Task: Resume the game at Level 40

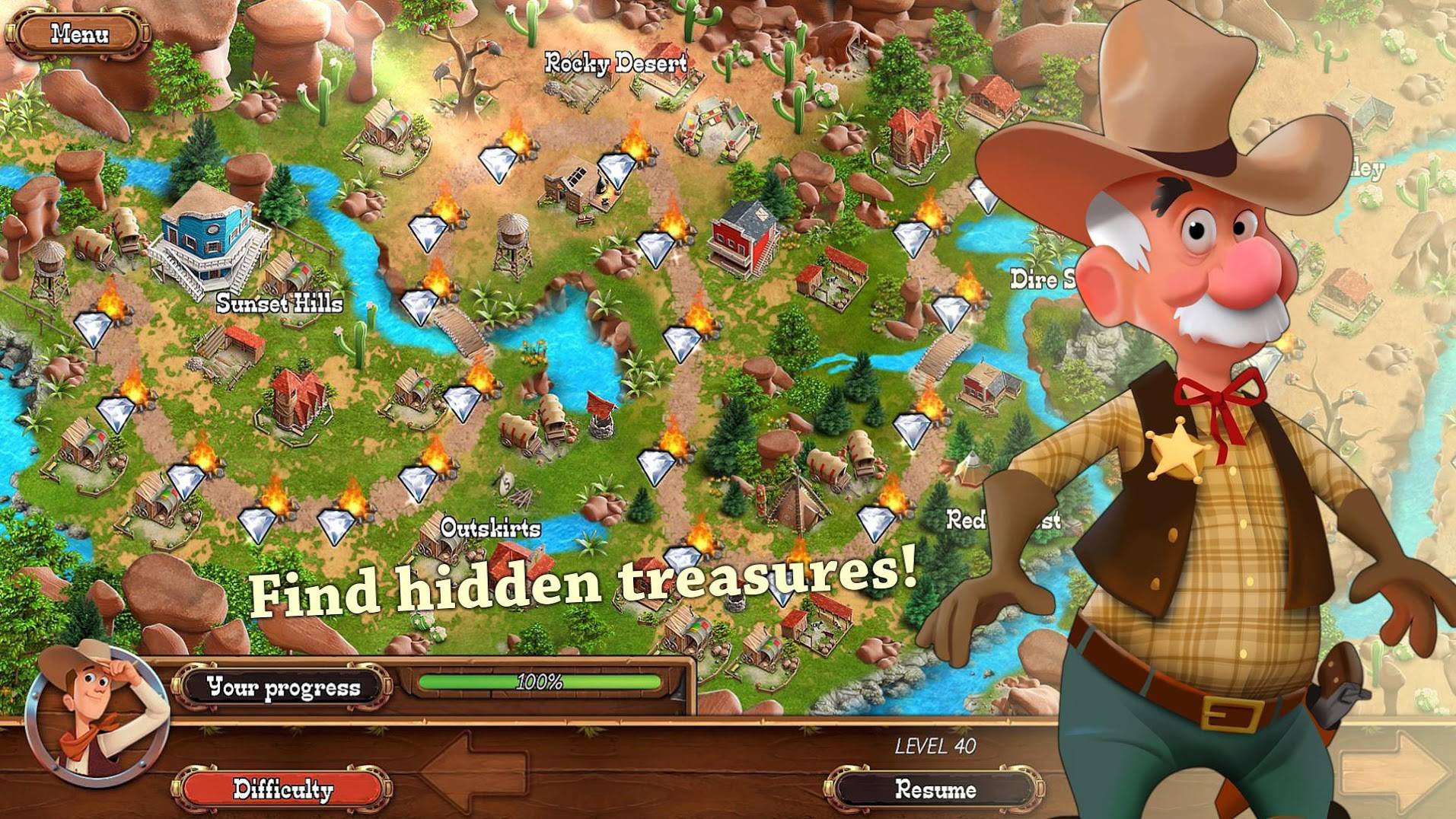Action: tap(935, 789)
